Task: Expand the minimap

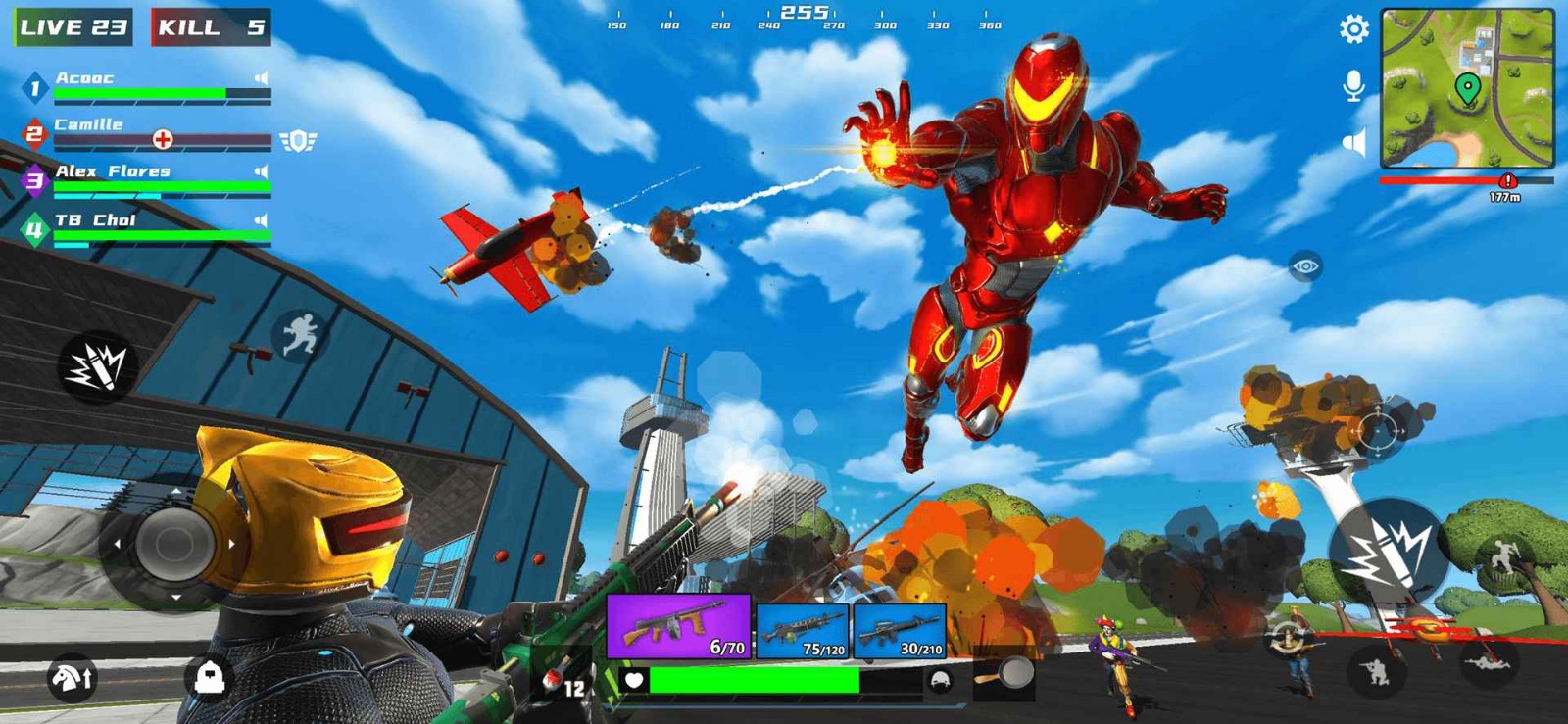Action: [x=1466, y=88]
